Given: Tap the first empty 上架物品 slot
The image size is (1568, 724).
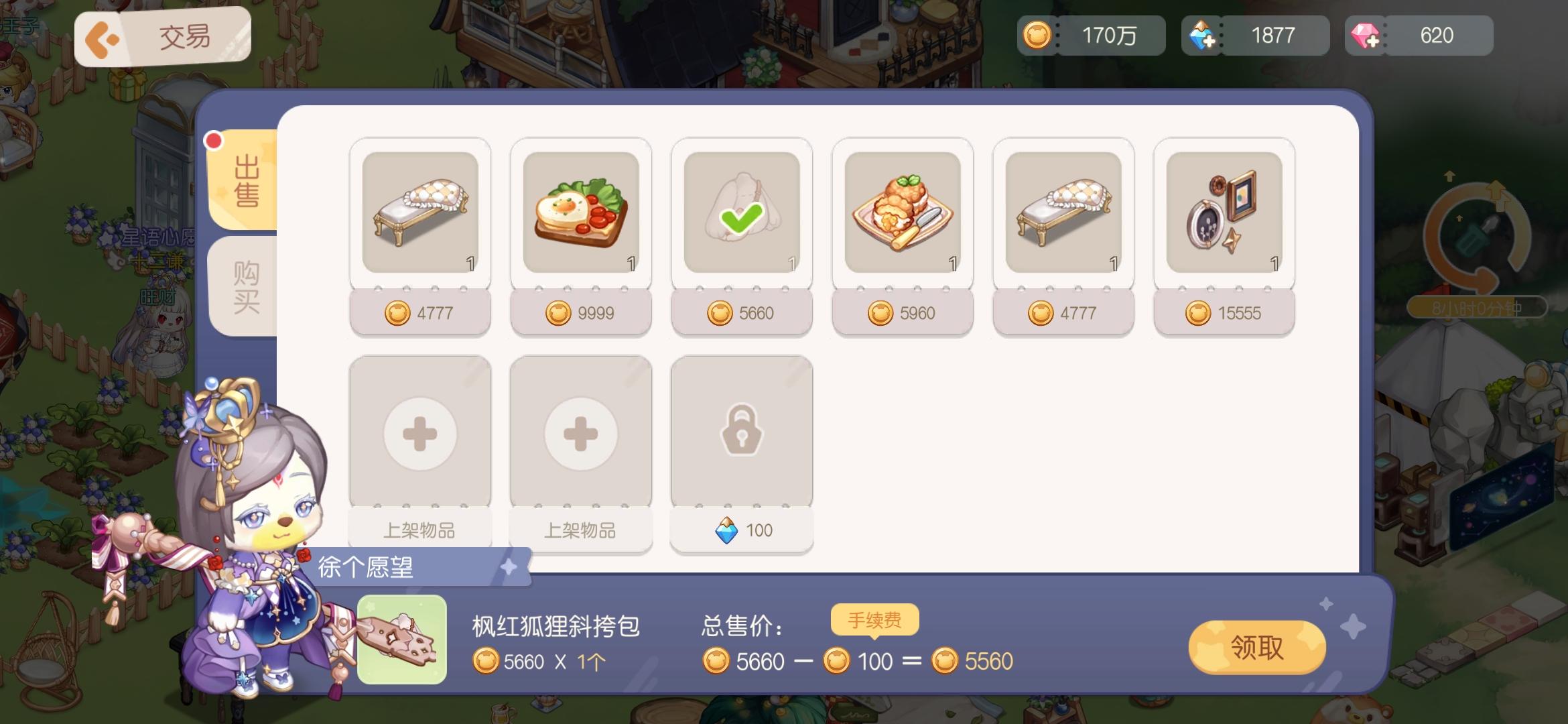Looking at the screenshot, I should click(x=419, y=432).
